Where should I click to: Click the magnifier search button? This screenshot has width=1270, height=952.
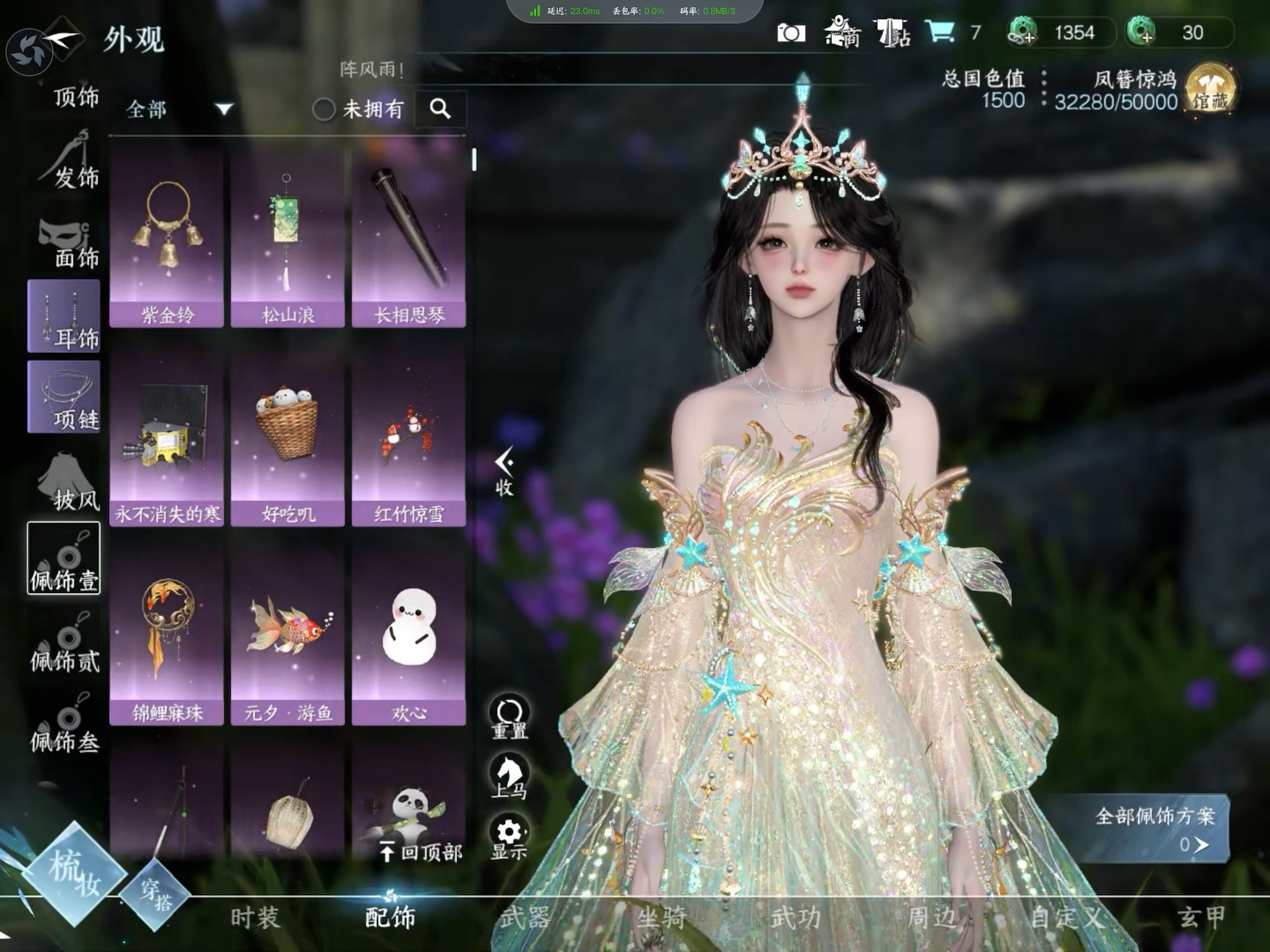point(441,108)
